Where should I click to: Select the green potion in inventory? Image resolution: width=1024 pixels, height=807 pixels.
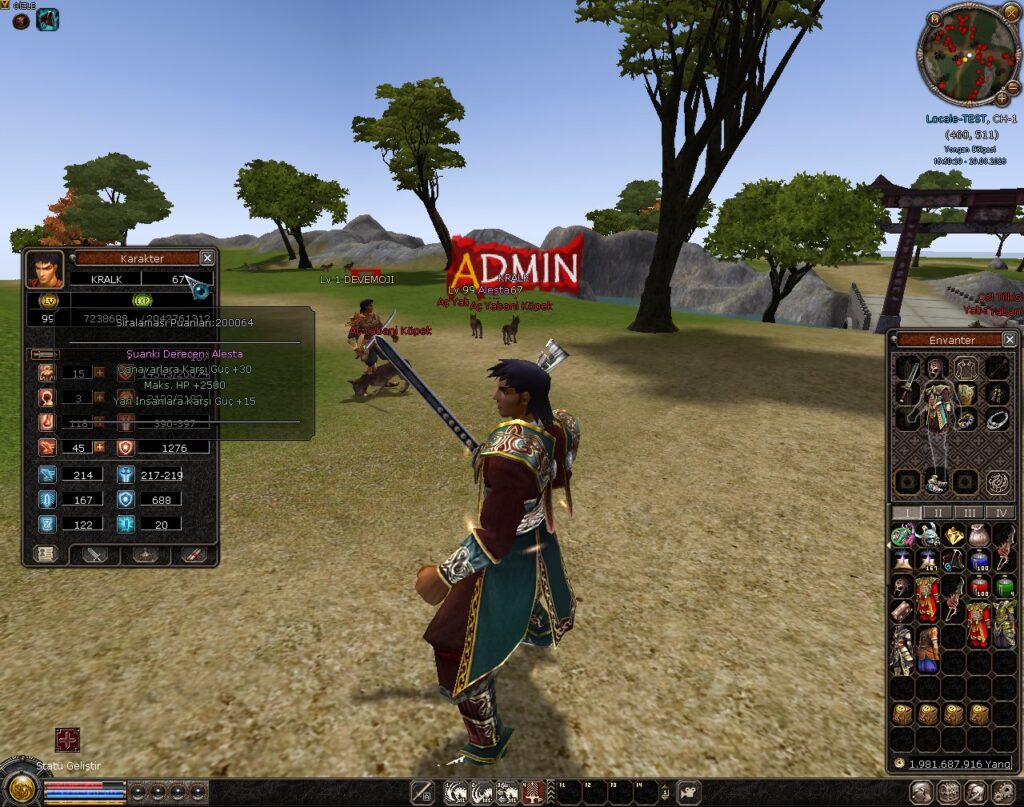click(1004, 586)
